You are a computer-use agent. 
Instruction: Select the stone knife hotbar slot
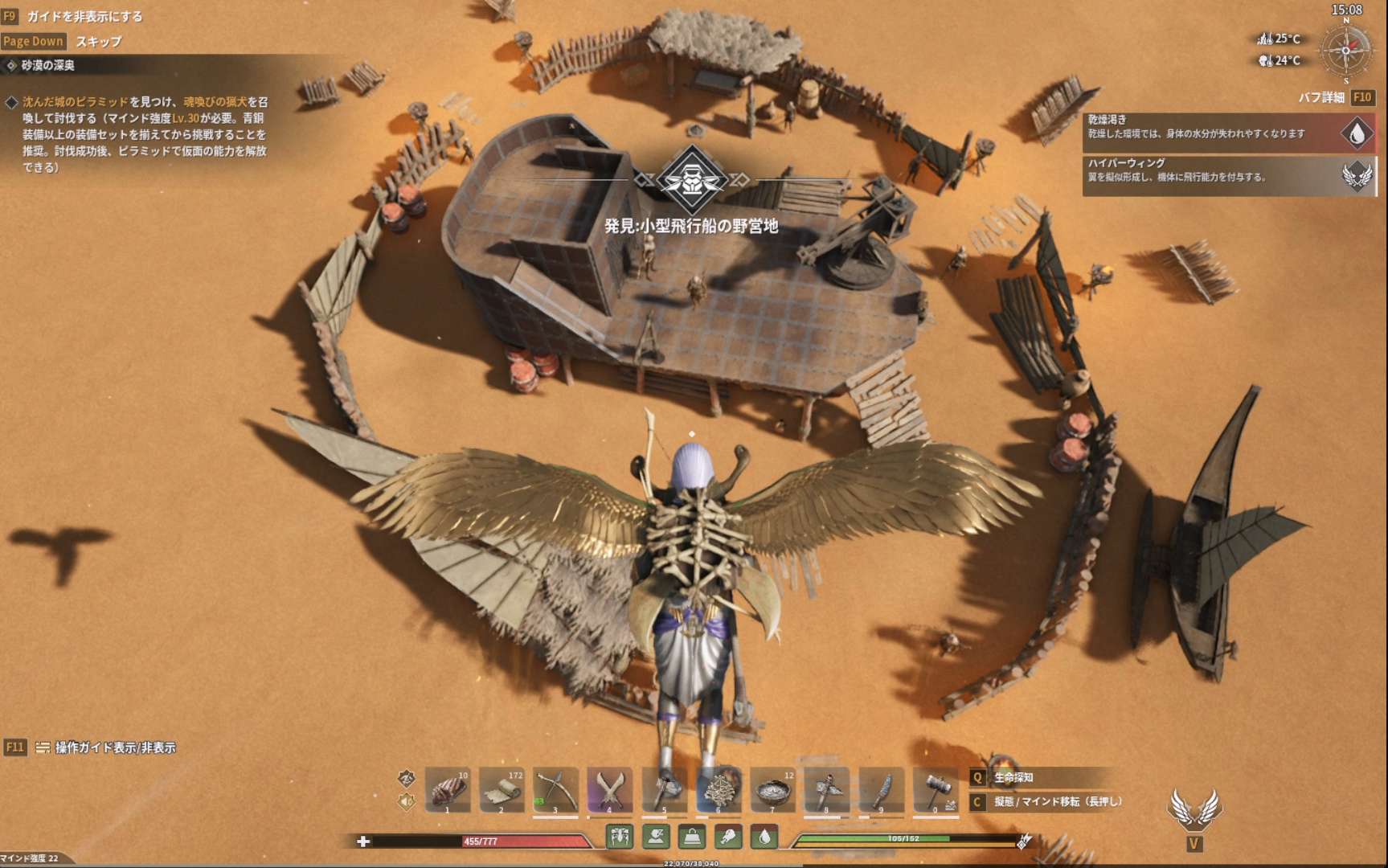tap(881, 790)
